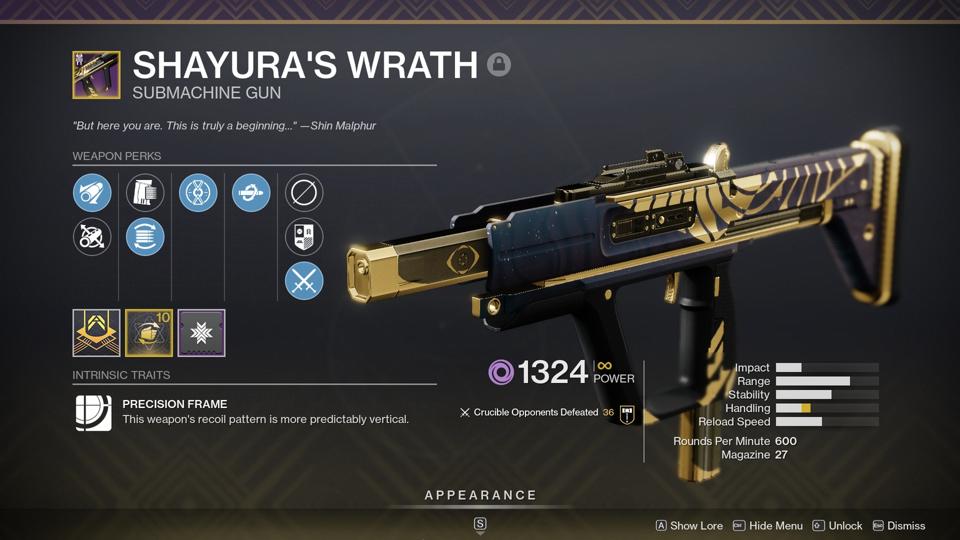Select the barrel perk in the first column
The image size is (960, 540).
pyautogui.click(x=92, y=192)
